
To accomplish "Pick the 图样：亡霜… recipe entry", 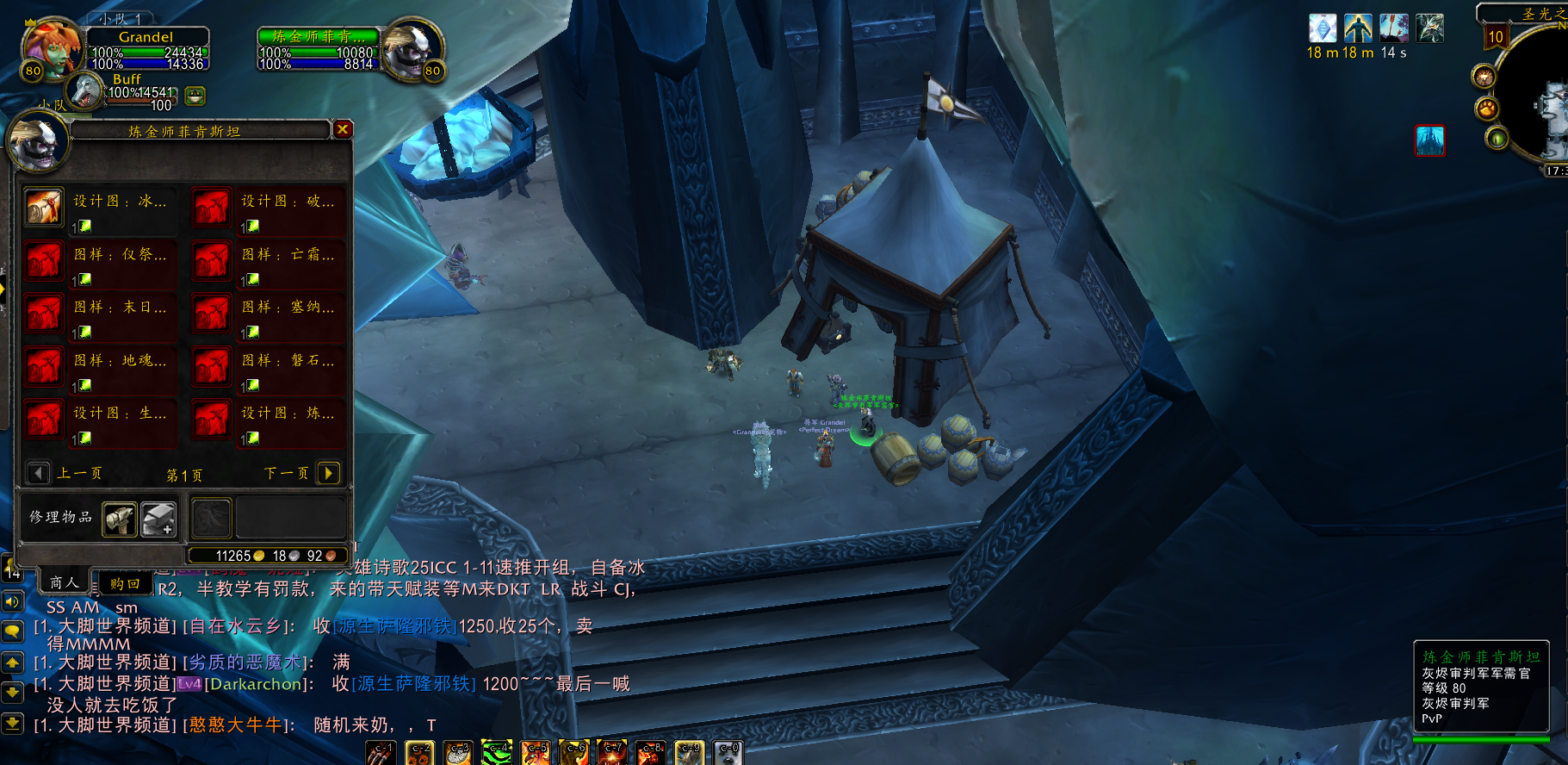I will (212, 261).
